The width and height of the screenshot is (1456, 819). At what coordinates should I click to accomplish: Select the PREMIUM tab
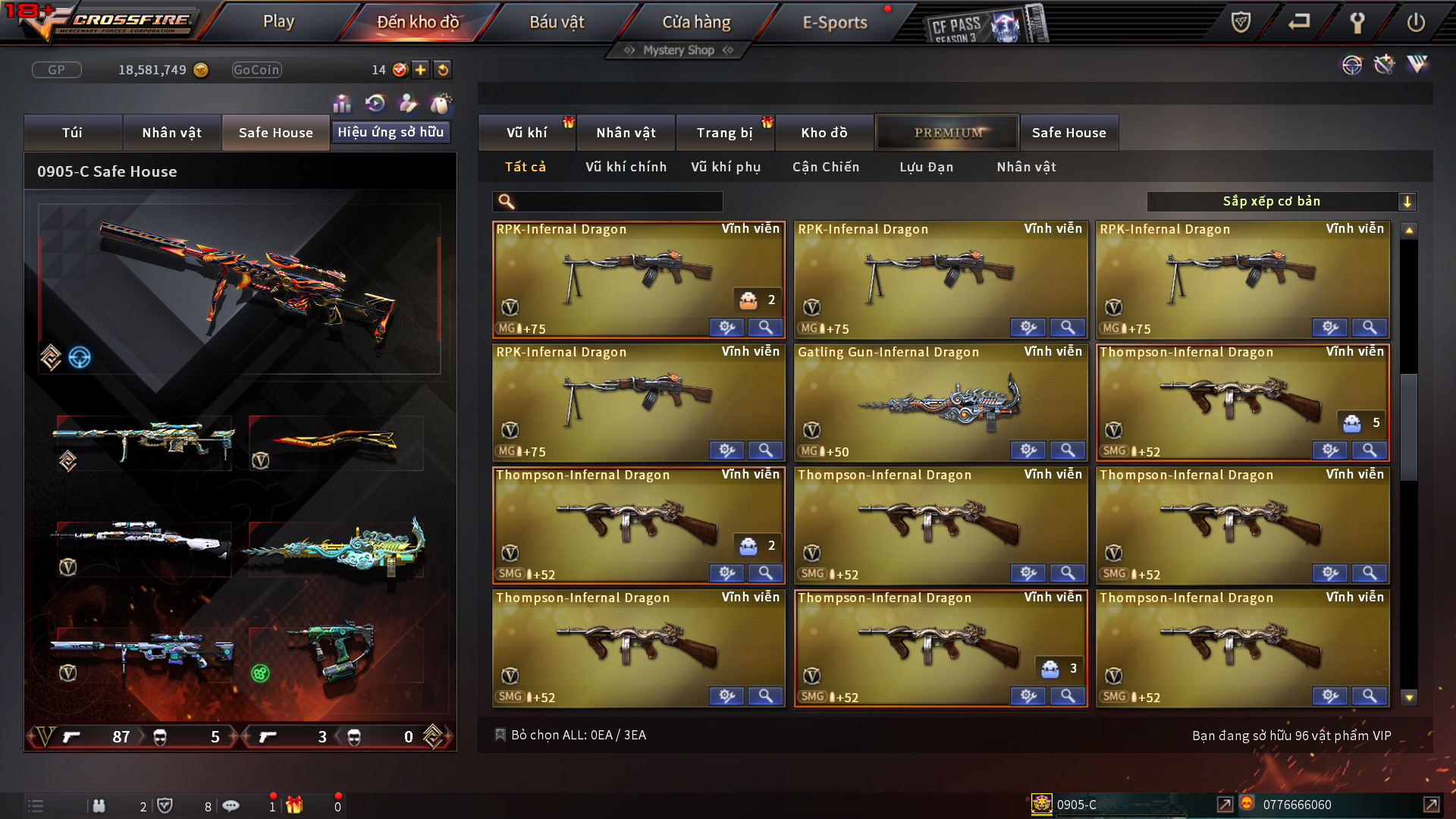click(x=947, y=133)
